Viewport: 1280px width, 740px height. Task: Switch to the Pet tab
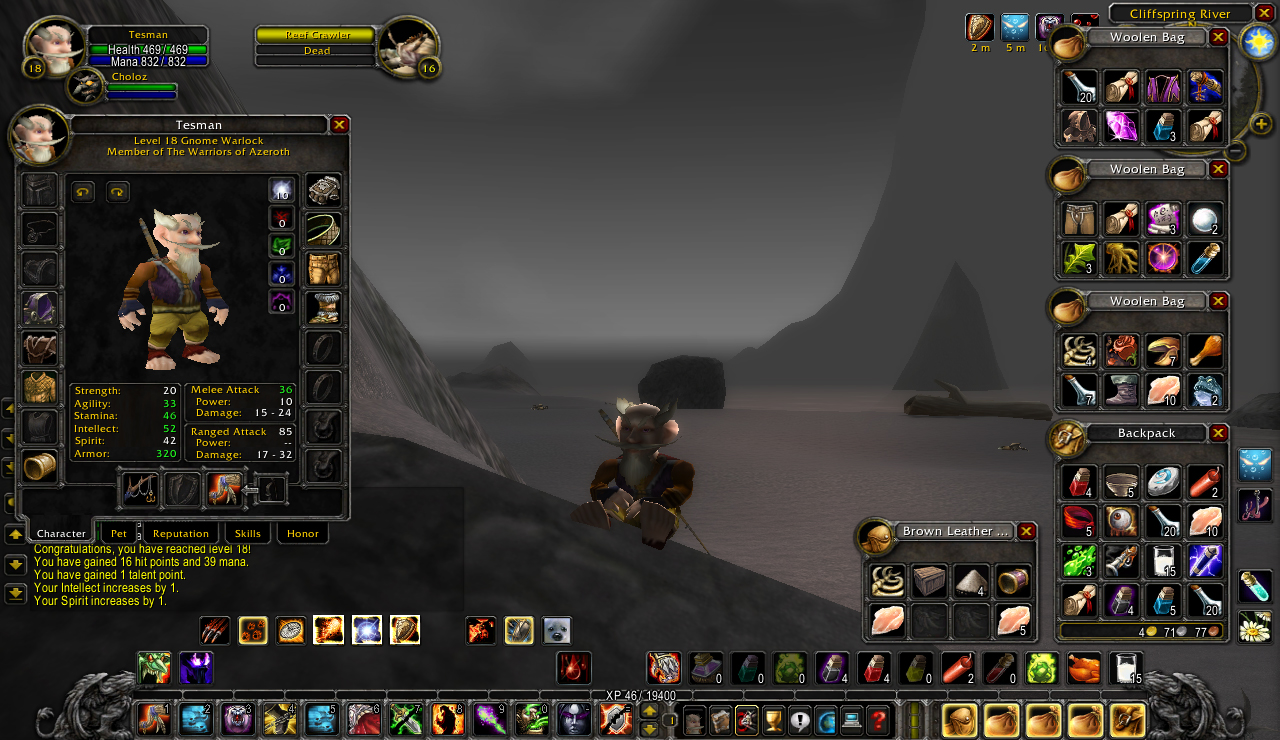(x=119, y=534)
